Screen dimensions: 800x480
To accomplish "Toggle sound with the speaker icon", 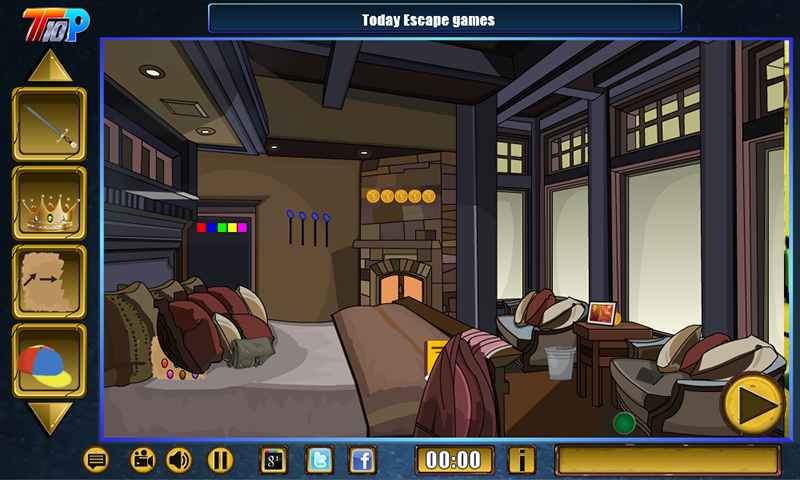I will point(179,460).
